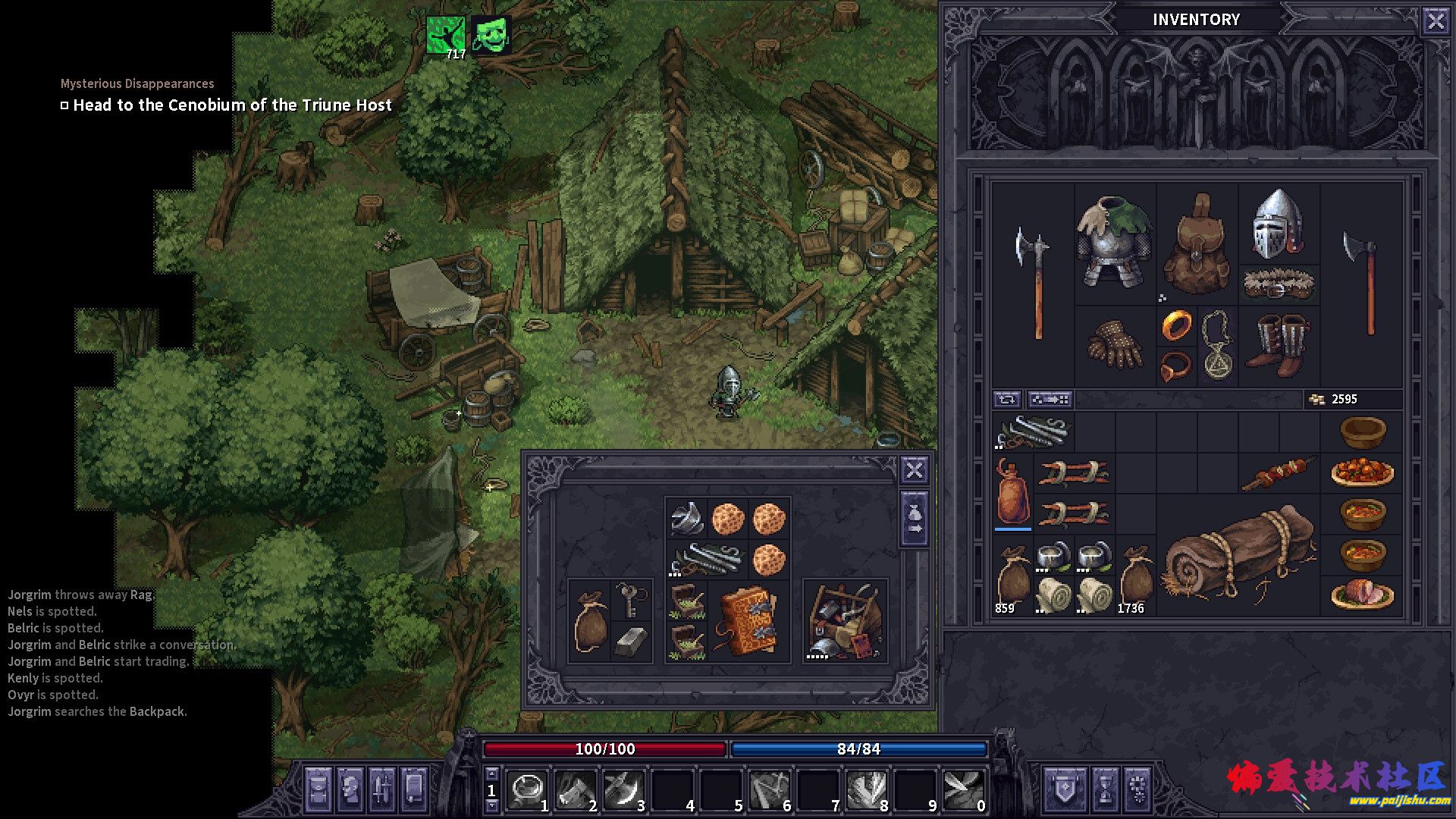
Task: Close the Inventory panel
Action: [x=1436, y=20]
